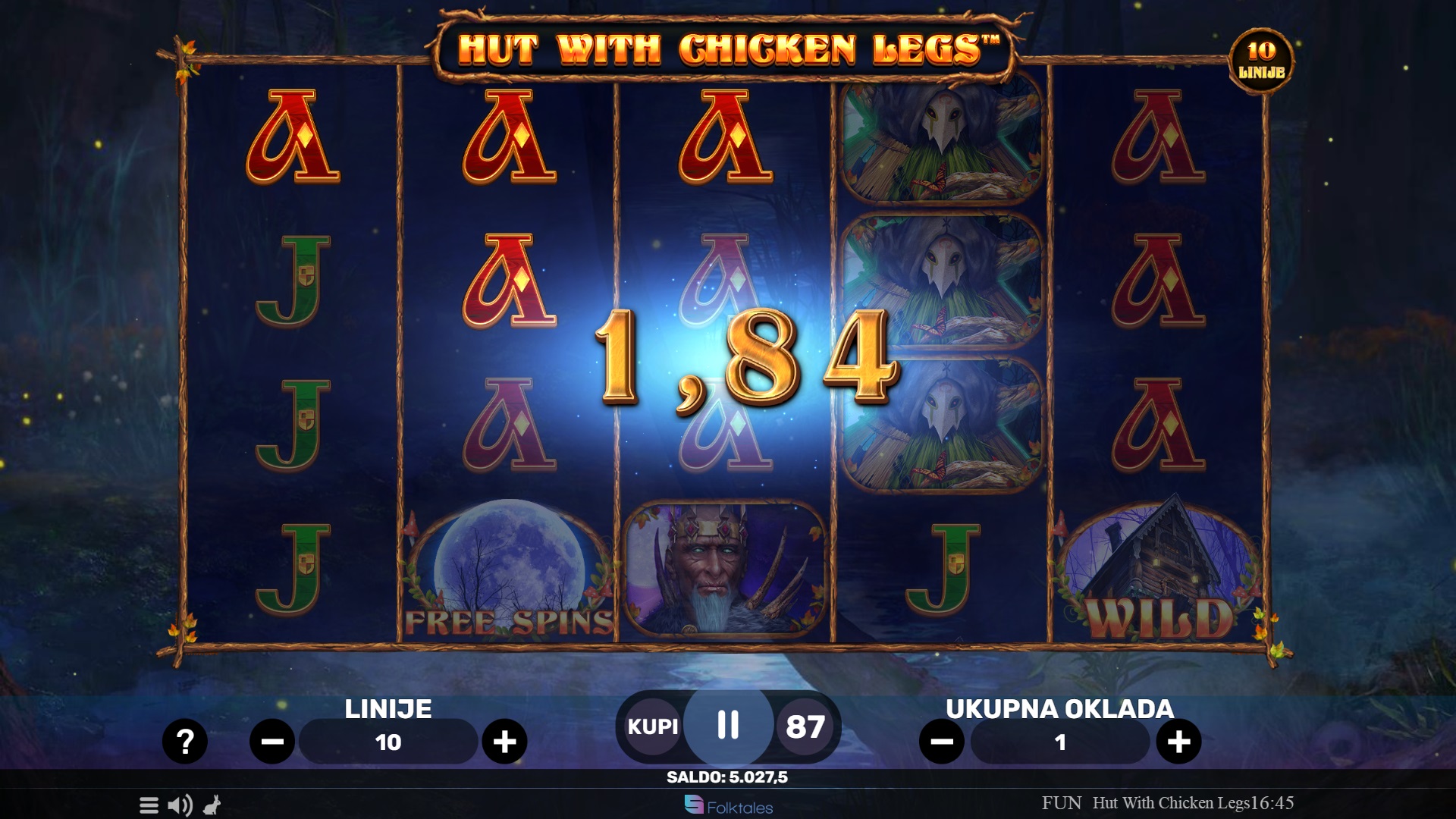Open the Folktales logo link

(728, 806)
